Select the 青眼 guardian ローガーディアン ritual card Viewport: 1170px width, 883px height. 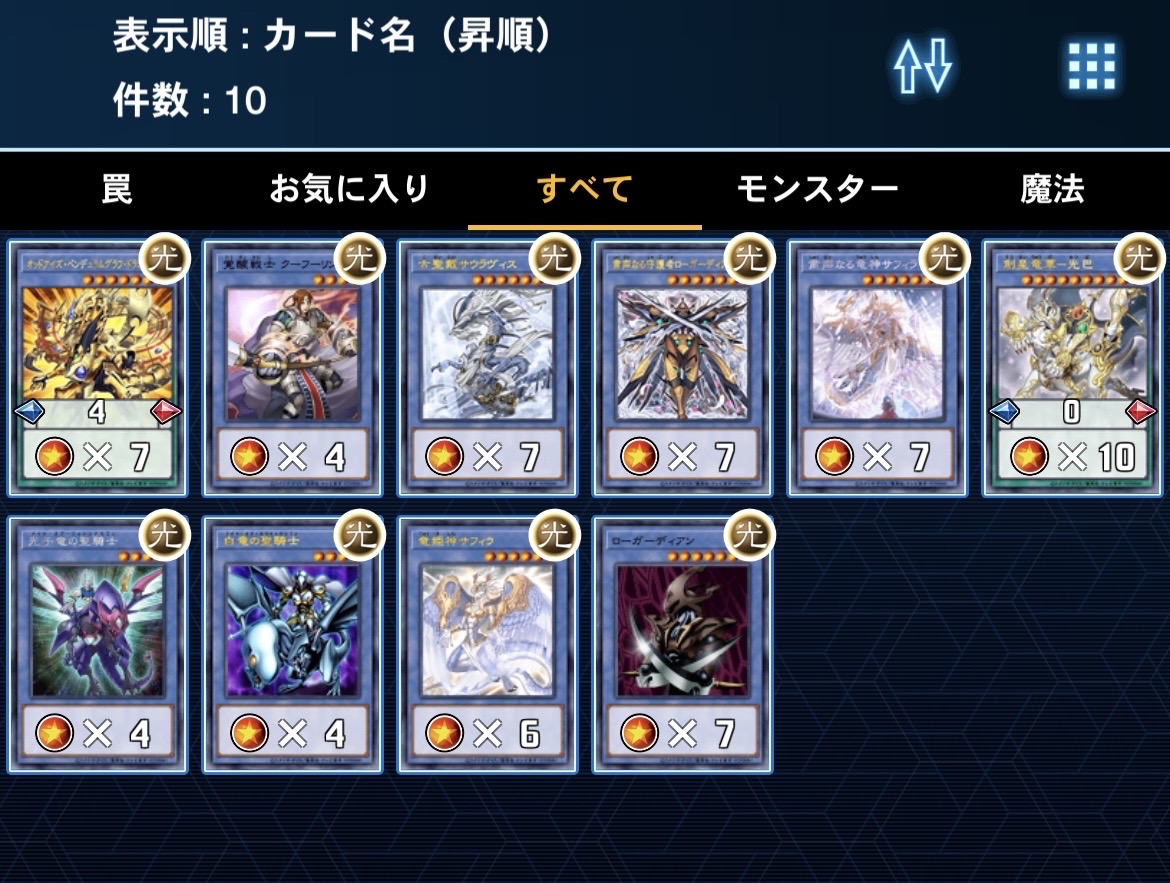coord(682,368)
